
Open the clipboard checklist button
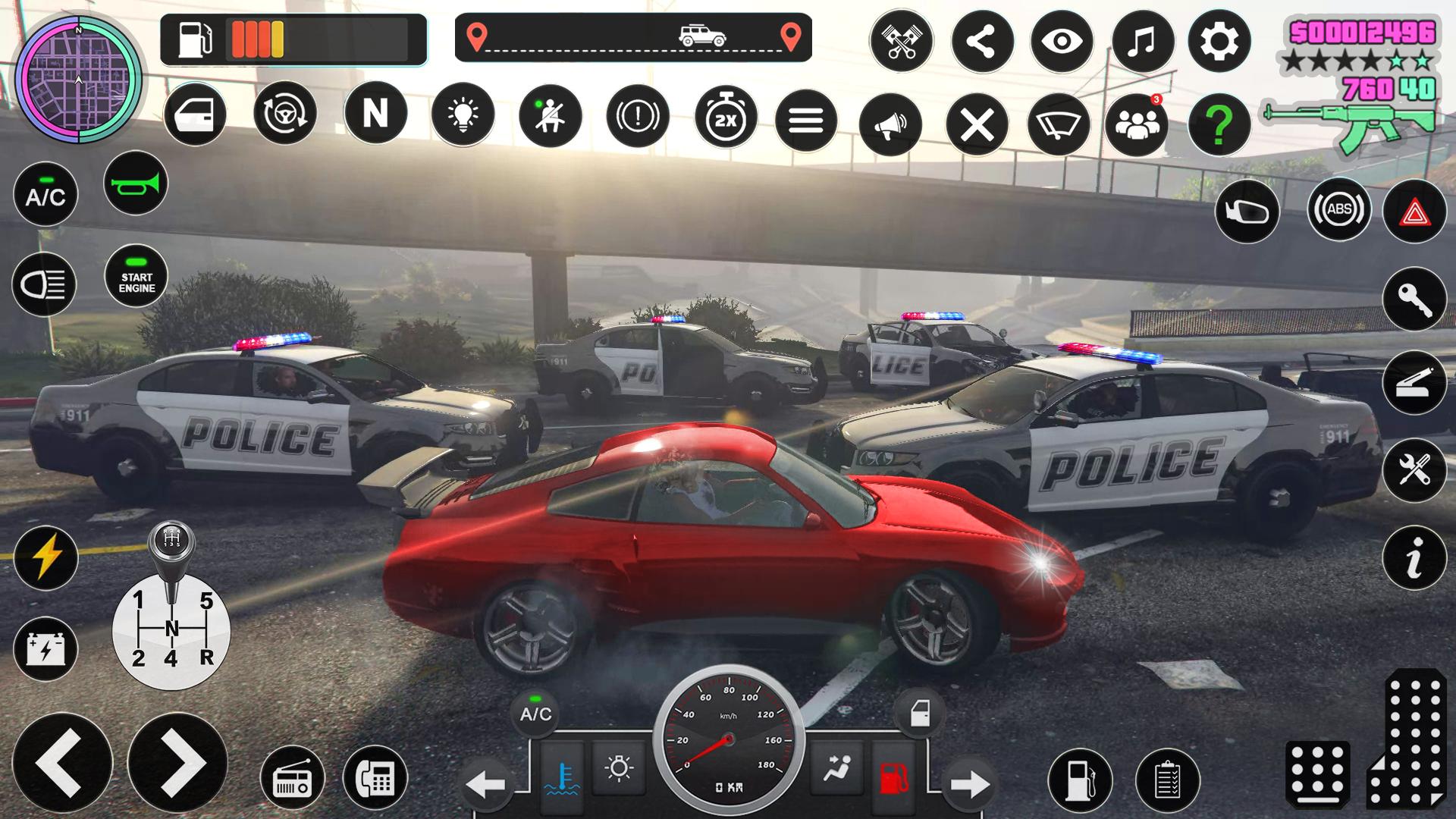pyautogui.click(x=1168, y=780)
